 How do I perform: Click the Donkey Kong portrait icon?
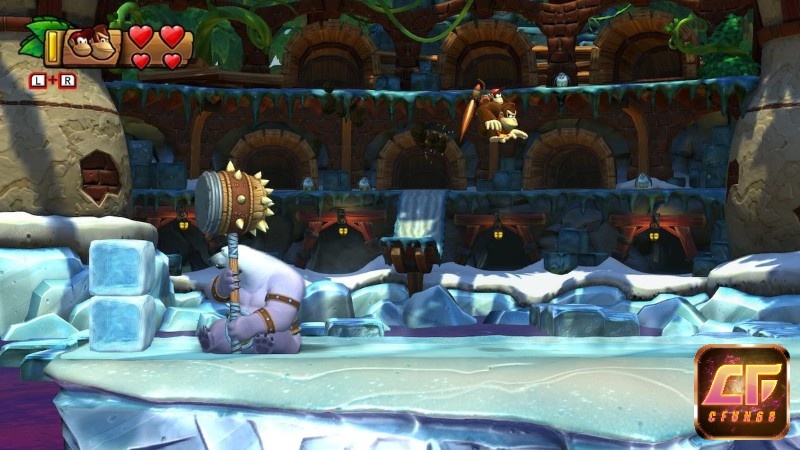[91, 46]
